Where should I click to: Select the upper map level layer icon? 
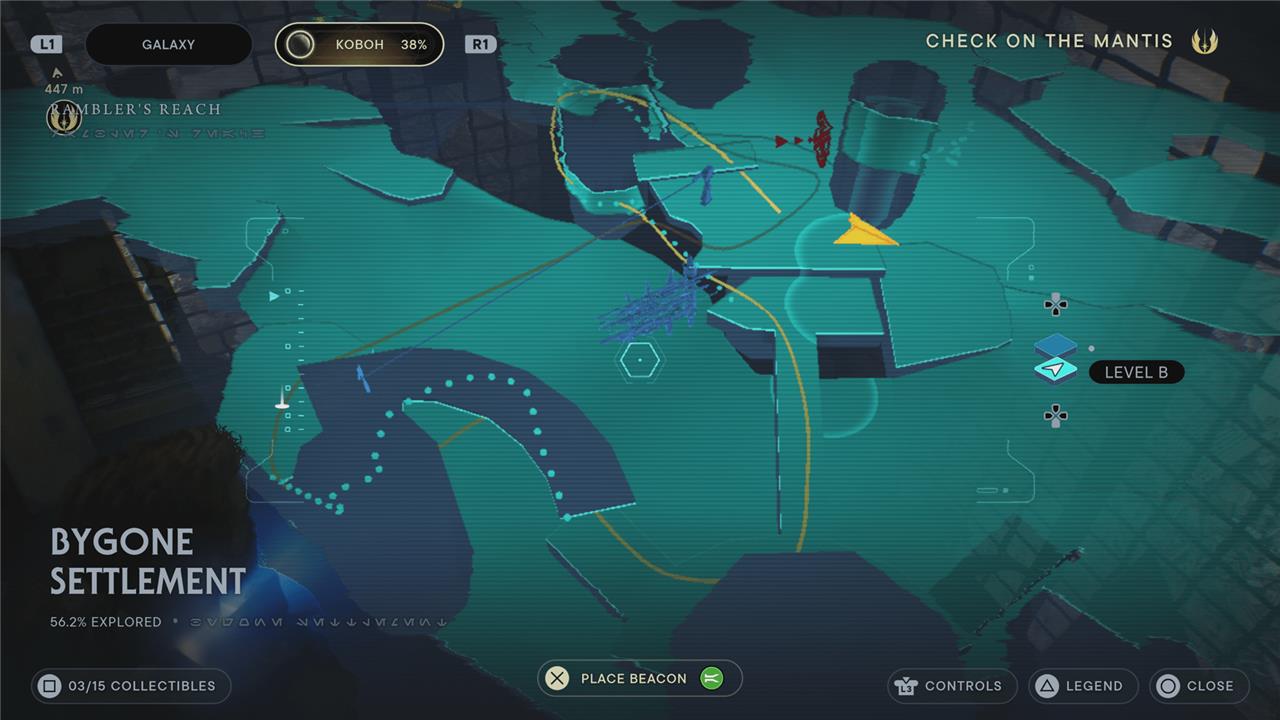pos(1055,346)
